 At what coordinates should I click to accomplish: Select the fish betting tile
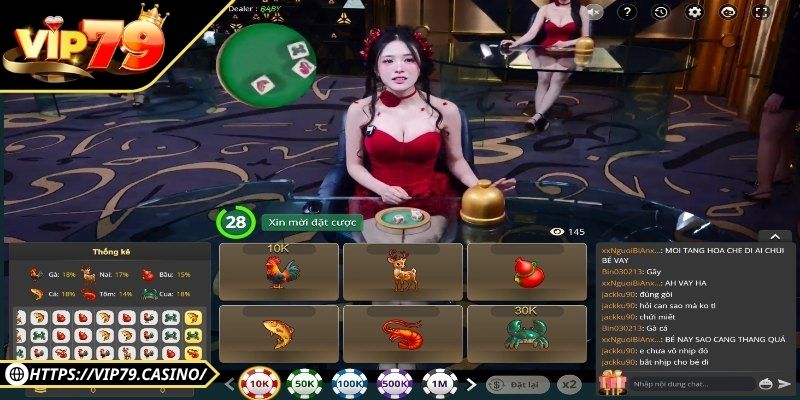(278, 334)
